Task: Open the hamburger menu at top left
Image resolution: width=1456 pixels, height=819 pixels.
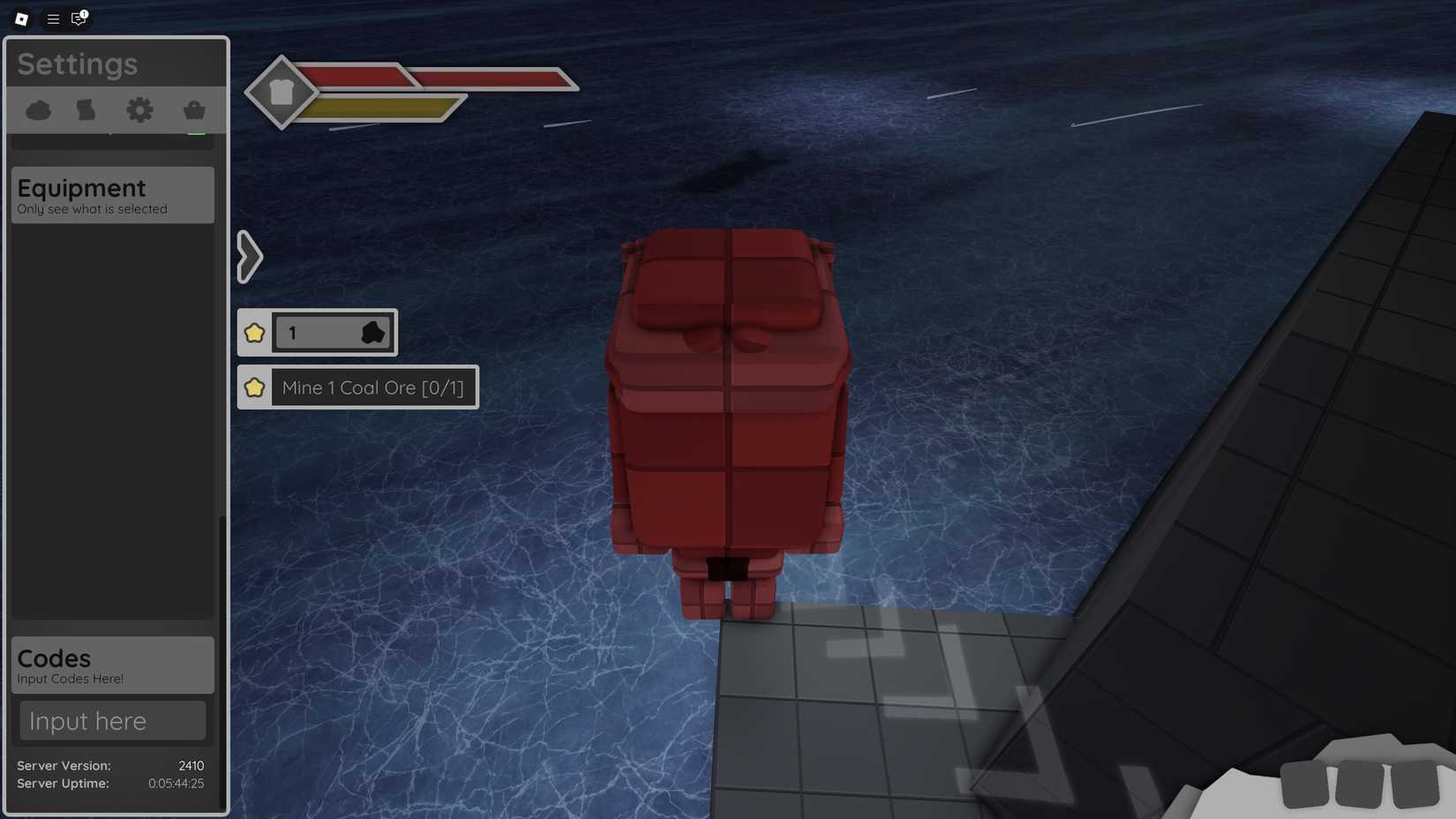Action: tap(52, 19)
